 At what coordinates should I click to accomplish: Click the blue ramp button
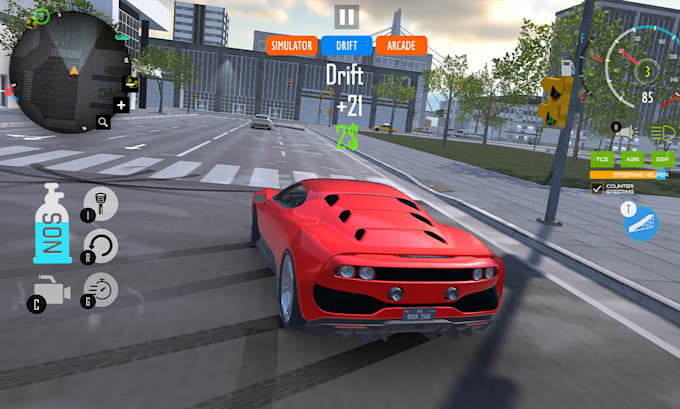[641, 223]
